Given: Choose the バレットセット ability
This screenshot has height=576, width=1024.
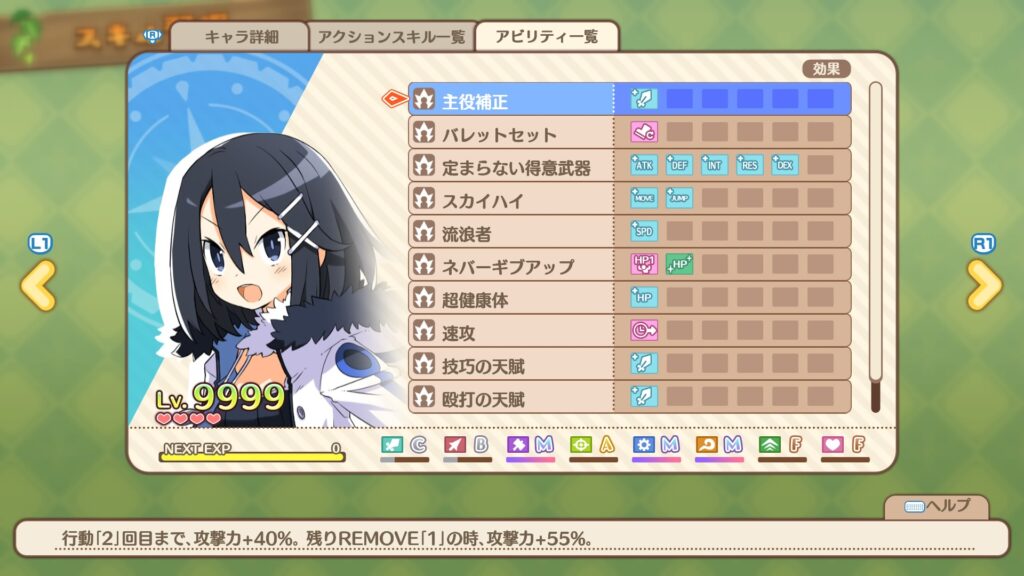Looking at the screenshot, I should 511,133.
